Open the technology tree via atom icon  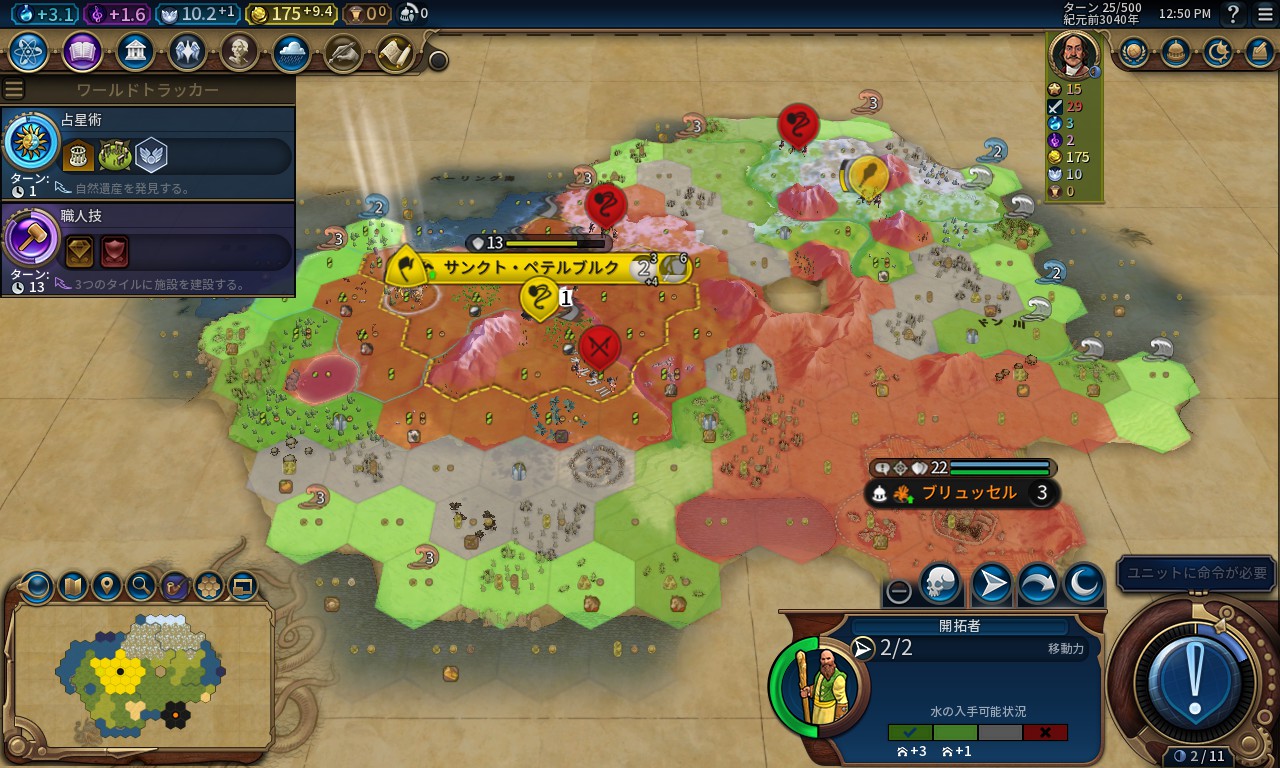tap(28, 51)
